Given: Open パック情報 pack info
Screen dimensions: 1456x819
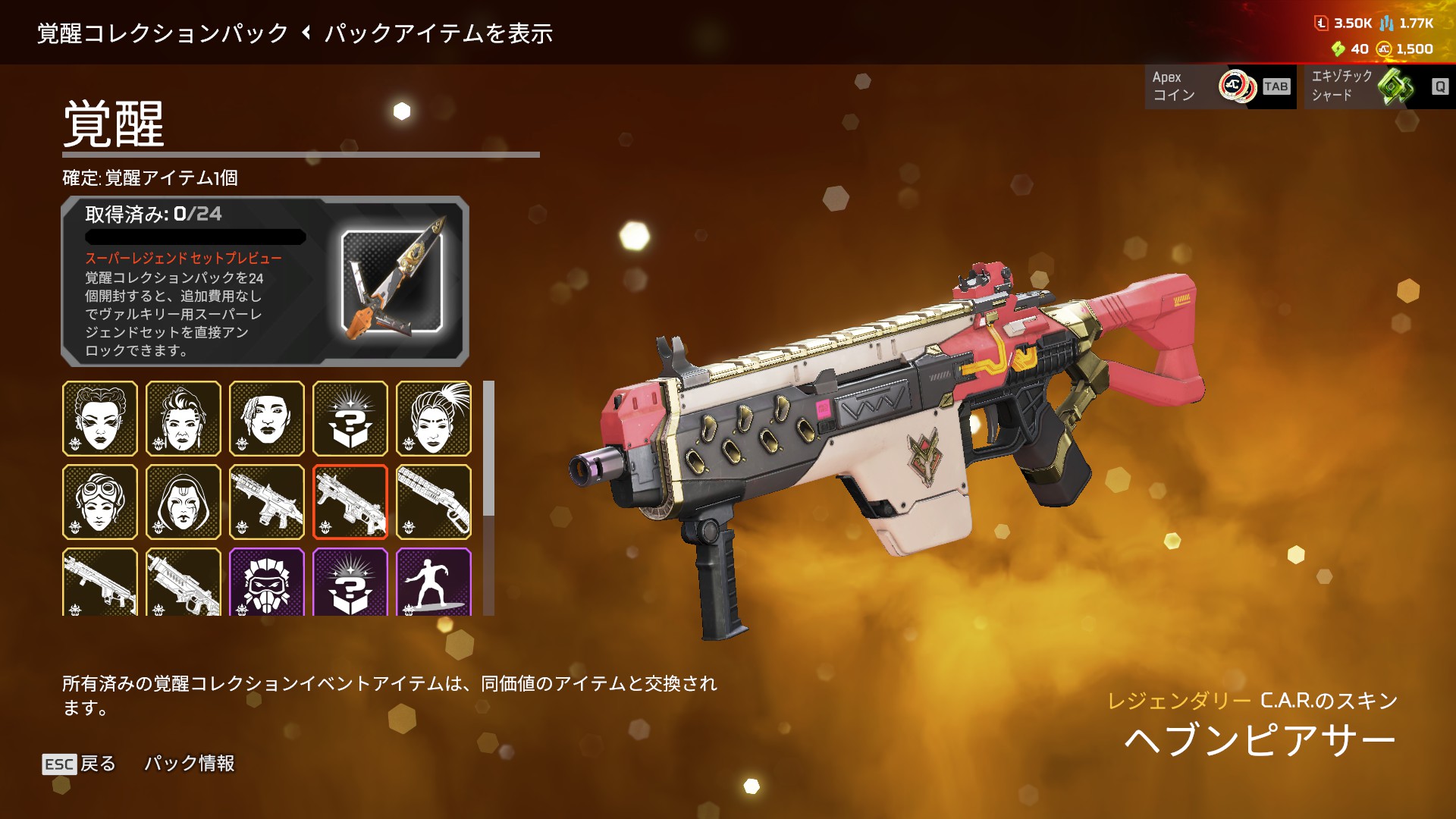Looking at the screenshot, I should [190, 764].
